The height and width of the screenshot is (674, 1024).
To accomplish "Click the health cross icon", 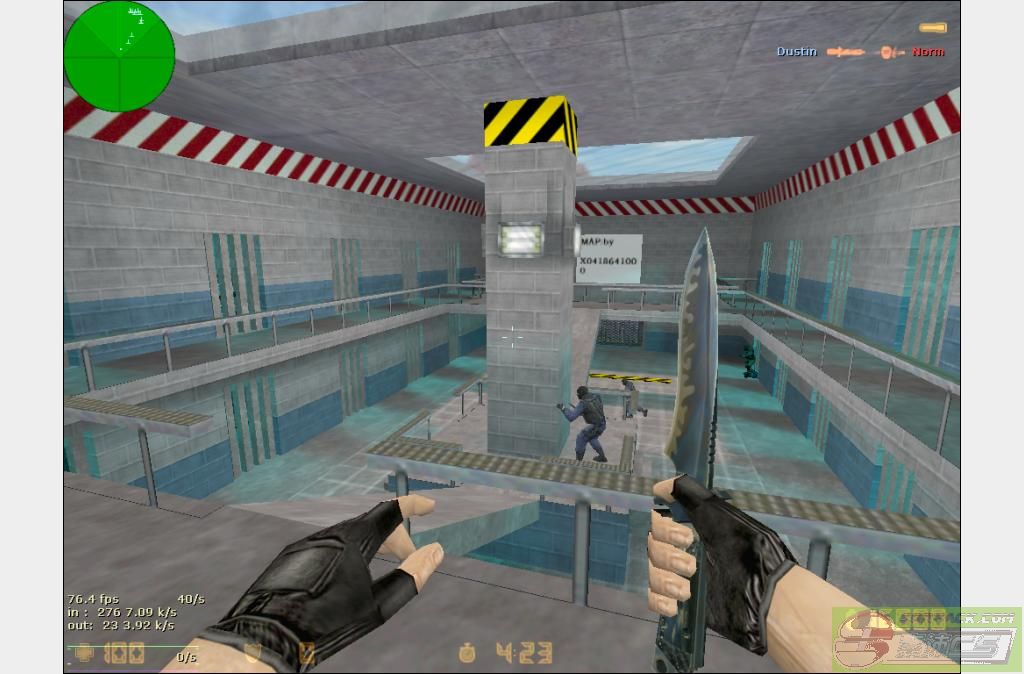I will click(x=84, y=654).
